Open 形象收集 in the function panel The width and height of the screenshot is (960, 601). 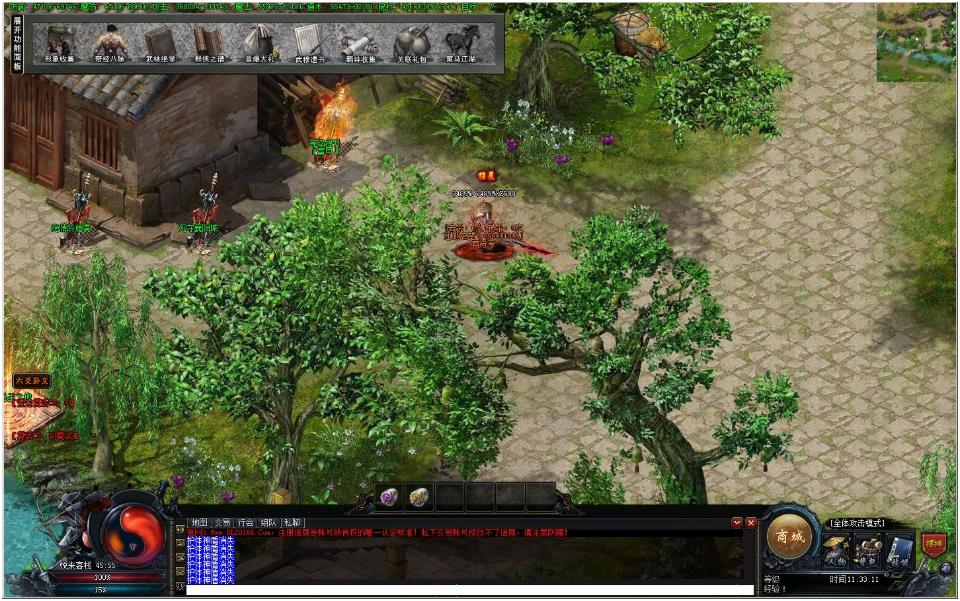tap(59, 43)
